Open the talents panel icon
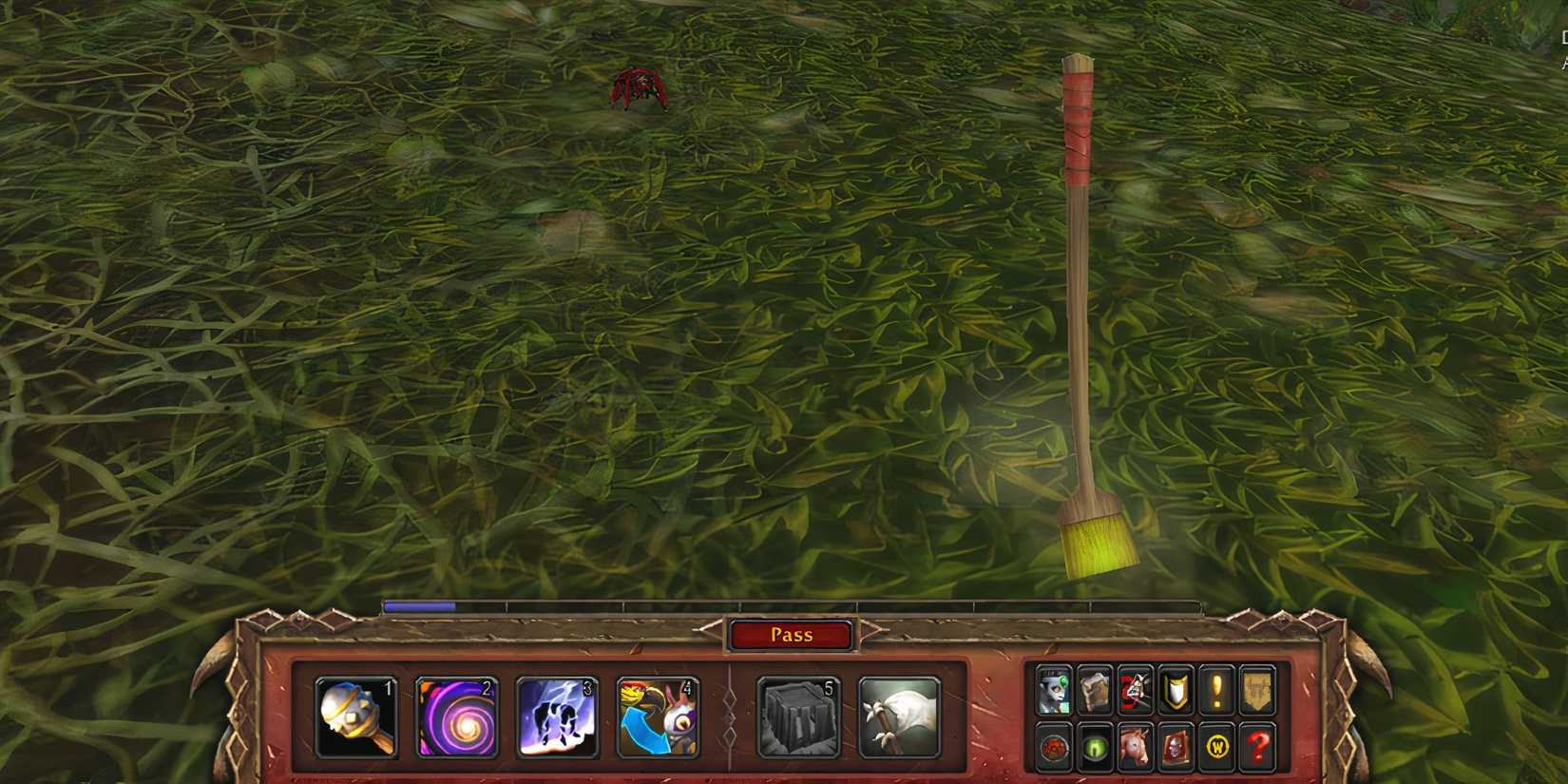Image resolution: width=1568 pixels, height=784 pixels. (1136, 689)
